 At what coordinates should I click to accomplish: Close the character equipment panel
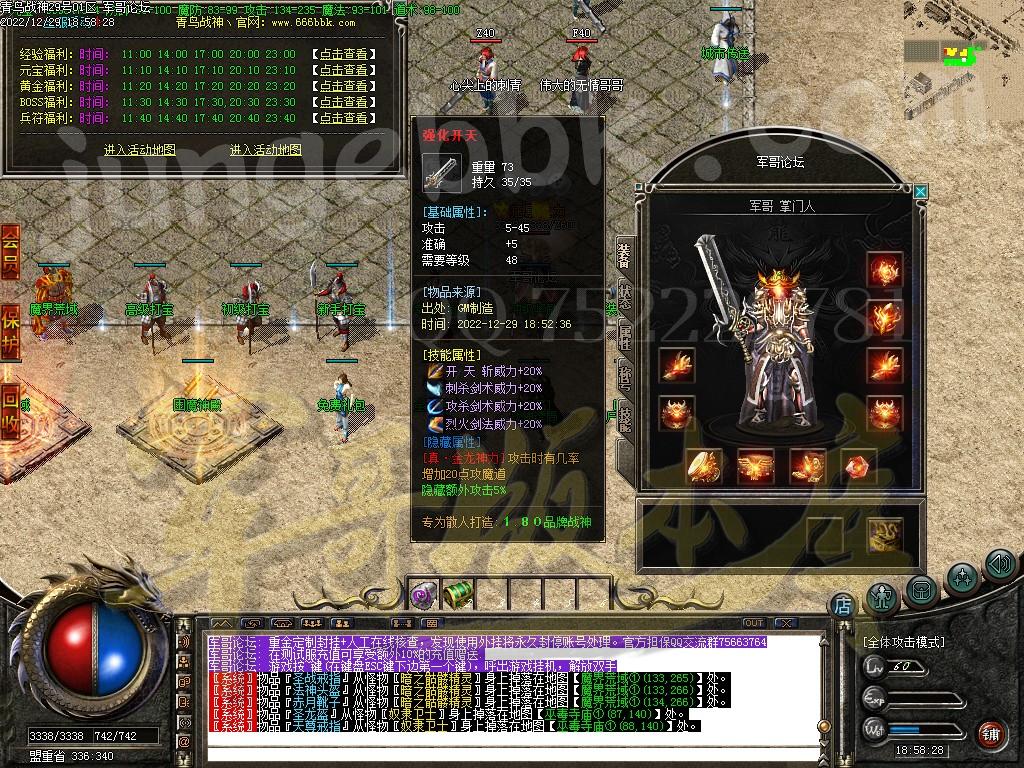point(920,191)
